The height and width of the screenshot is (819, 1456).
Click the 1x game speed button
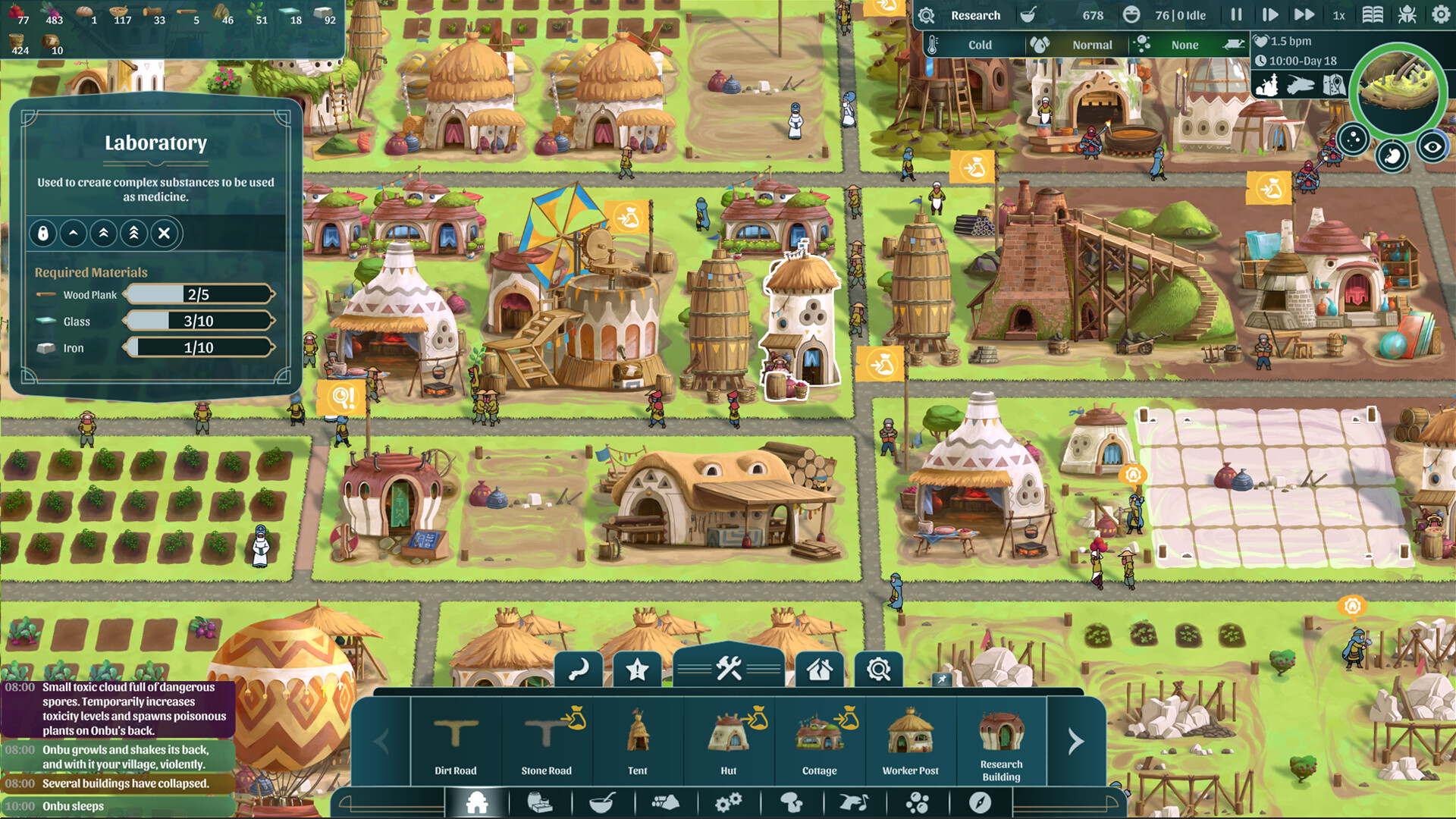[1338, 14]
